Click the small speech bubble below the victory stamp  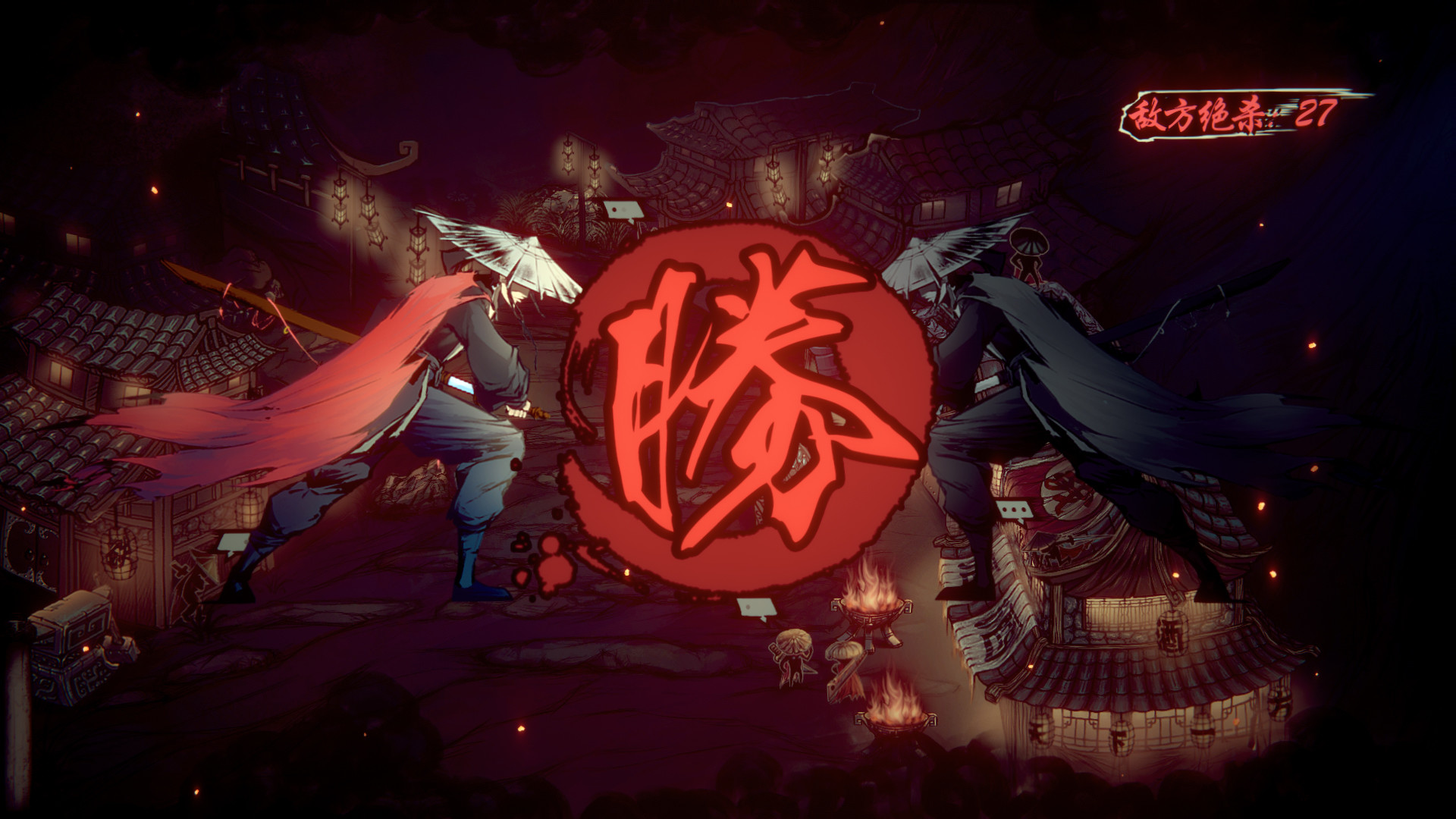pos(756,607)
